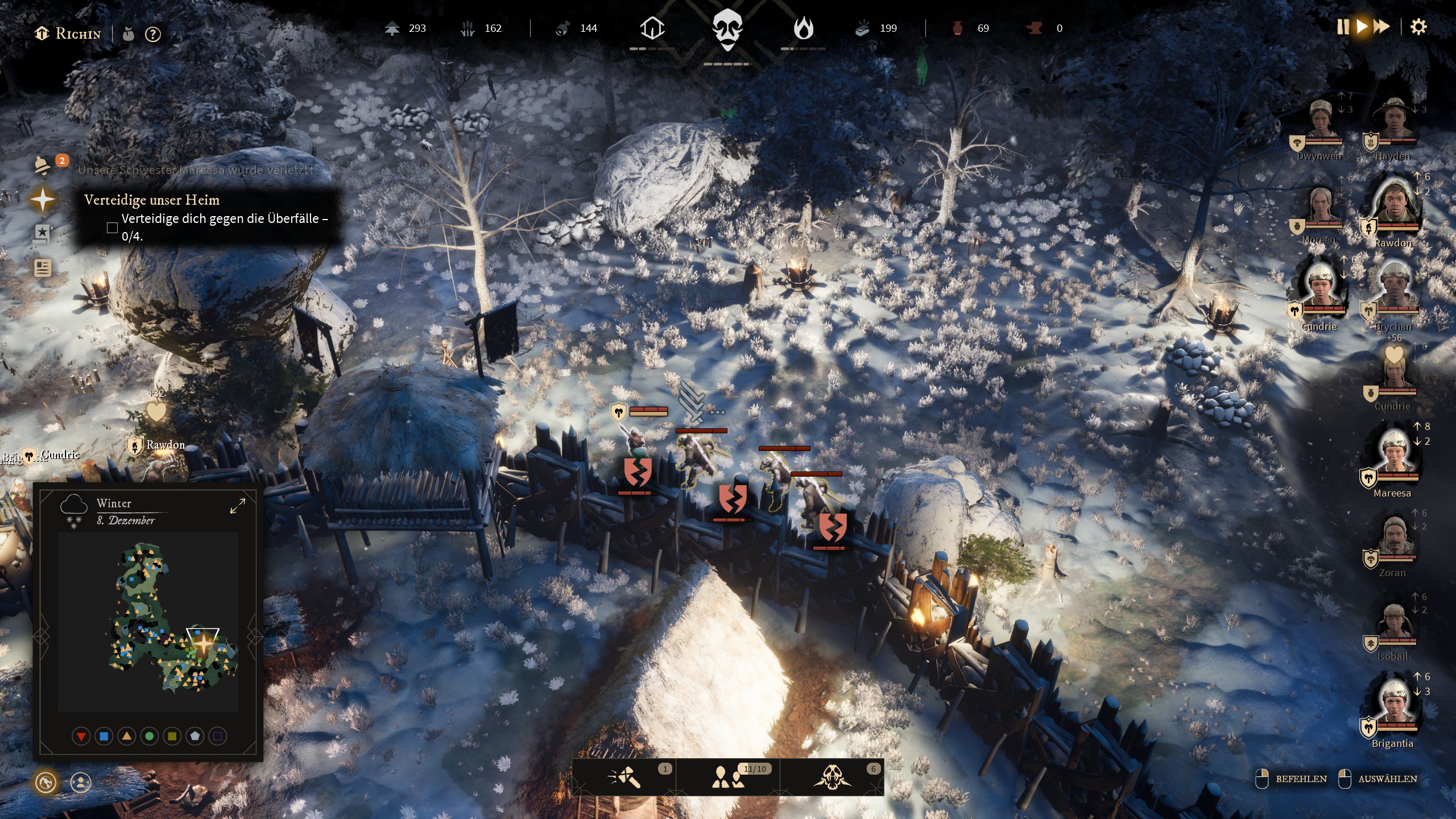Select villager Mareesa's portrait
The width and height of the screenshot is (1456, 819).
1393,455
